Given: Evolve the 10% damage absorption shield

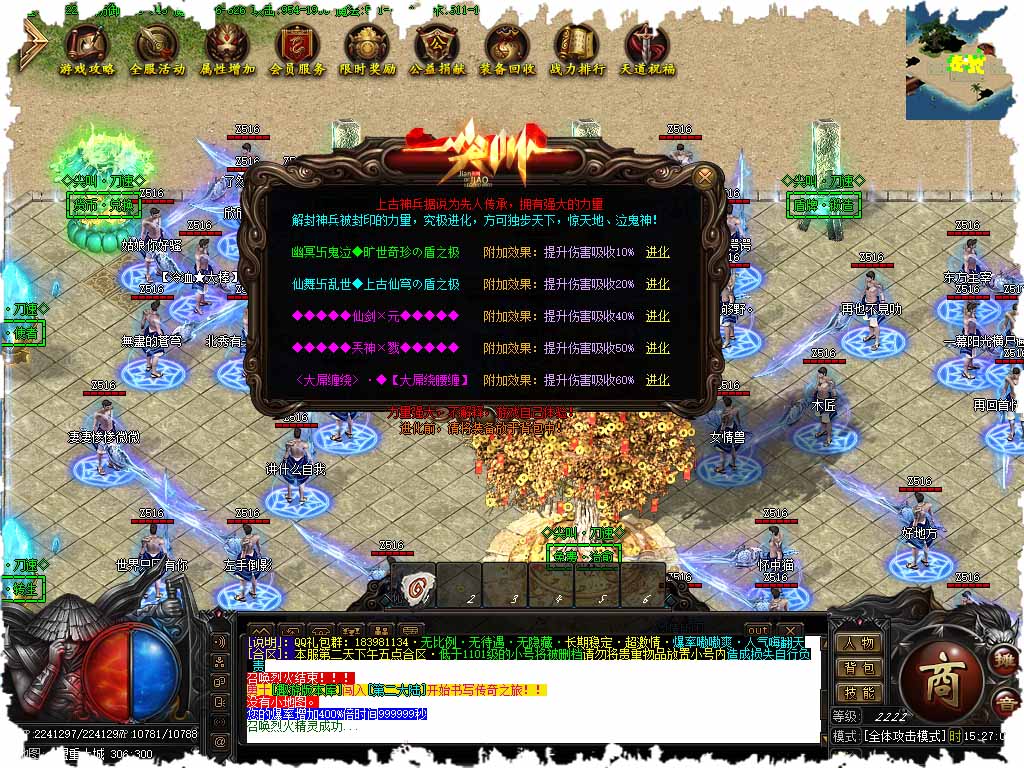Looking at the screenshot, I should [x=657, y=252].
